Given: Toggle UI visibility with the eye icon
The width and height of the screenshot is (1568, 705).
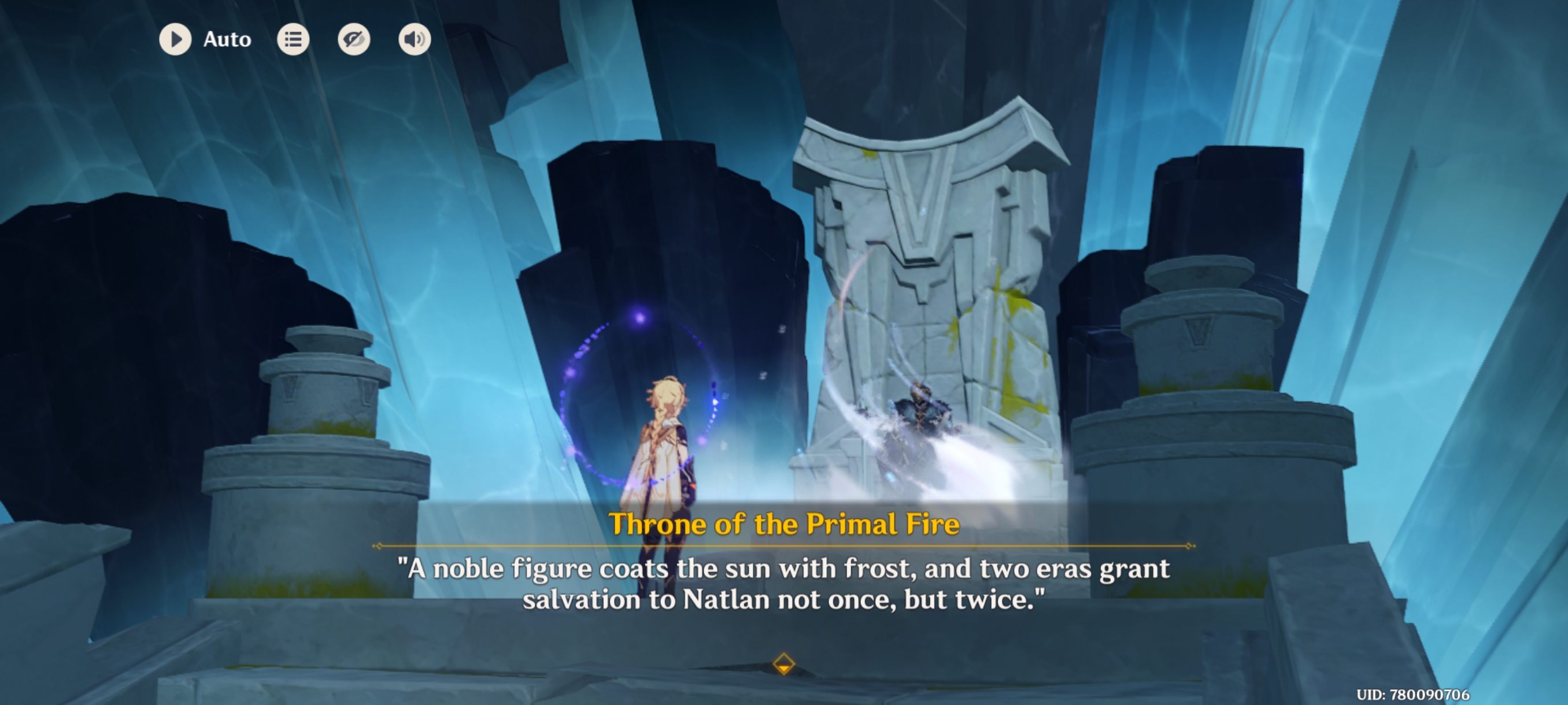Looking at the screenshot, I should (x=355, y=39).
